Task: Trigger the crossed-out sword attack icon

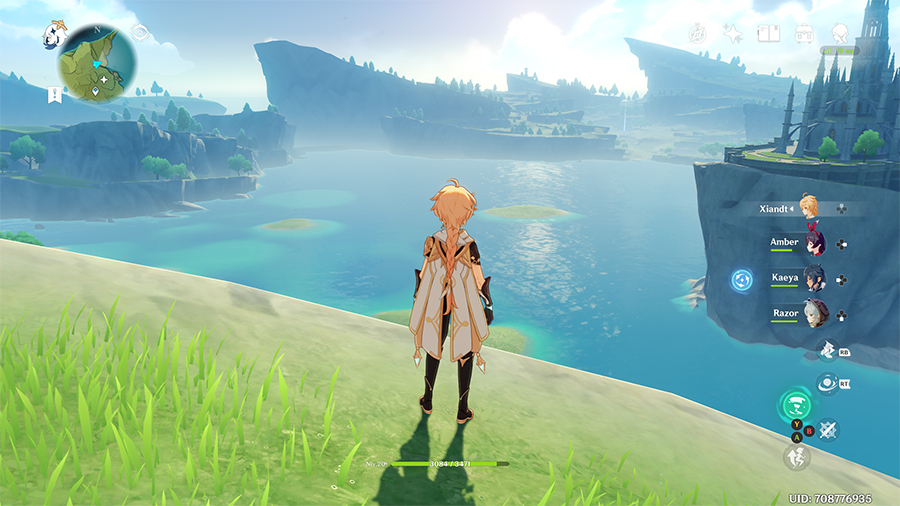Action: pos(829,430)
